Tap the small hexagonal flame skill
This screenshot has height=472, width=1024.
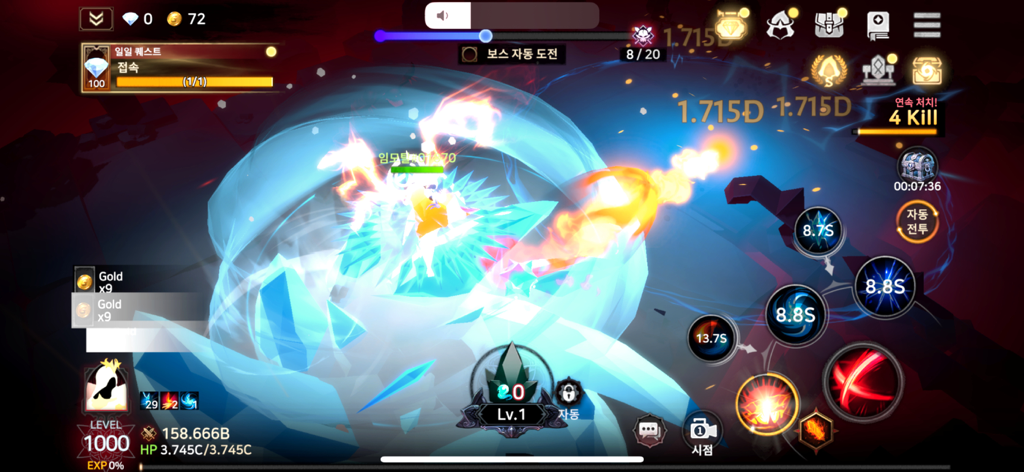tap(815, 430)
